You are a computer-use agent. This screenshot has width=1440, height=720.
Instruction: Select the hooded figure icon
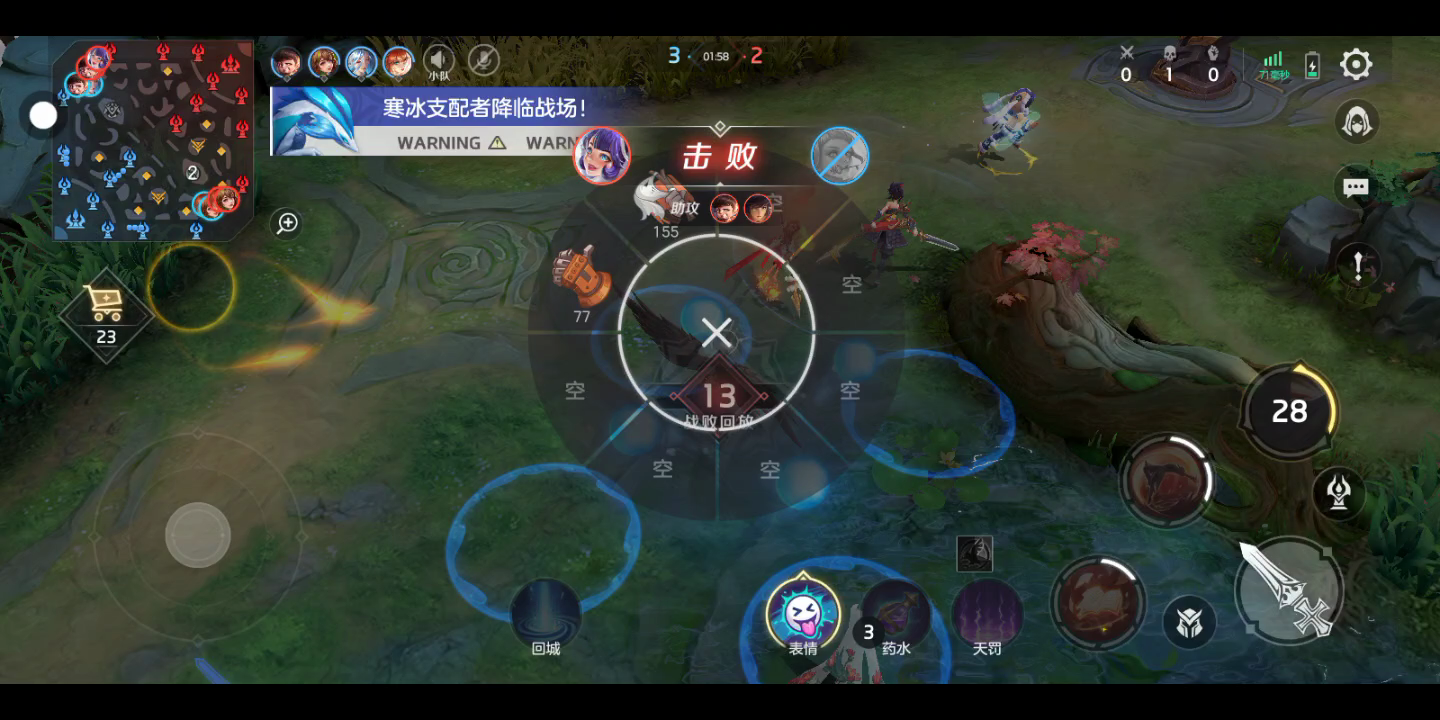click(1357, 122)
